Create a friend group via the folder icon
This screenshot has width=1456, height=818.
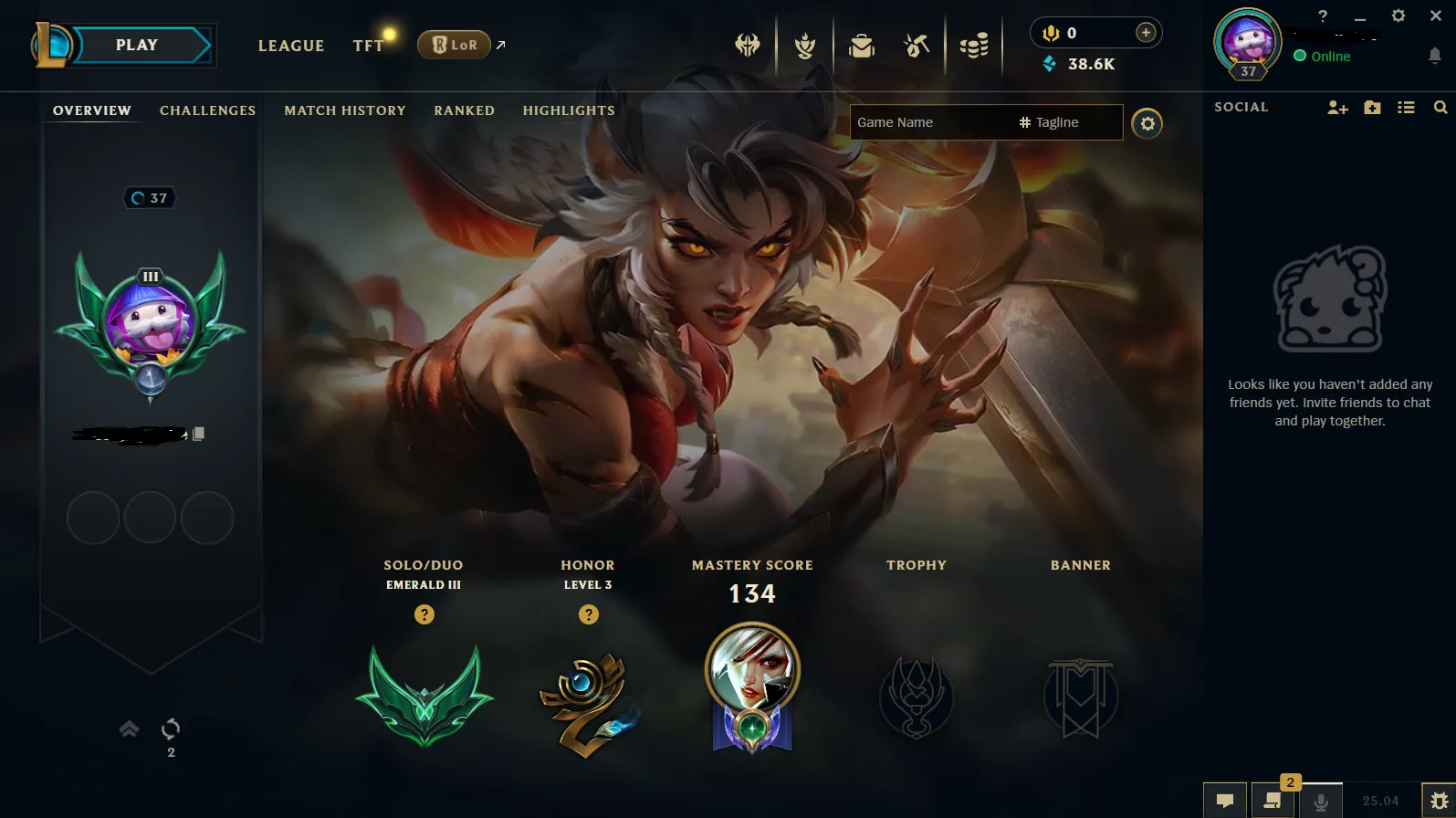coord(1372,107)
